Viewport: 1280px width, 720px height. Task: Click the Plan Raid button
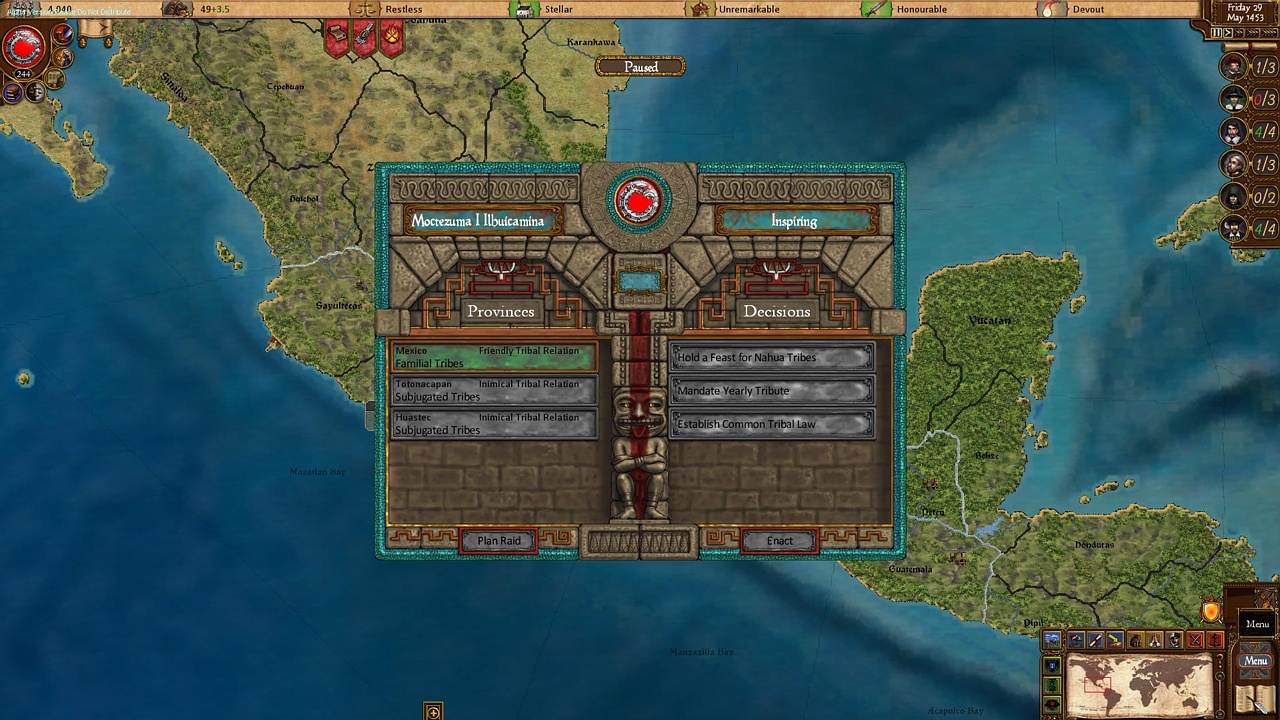[499, 540]
